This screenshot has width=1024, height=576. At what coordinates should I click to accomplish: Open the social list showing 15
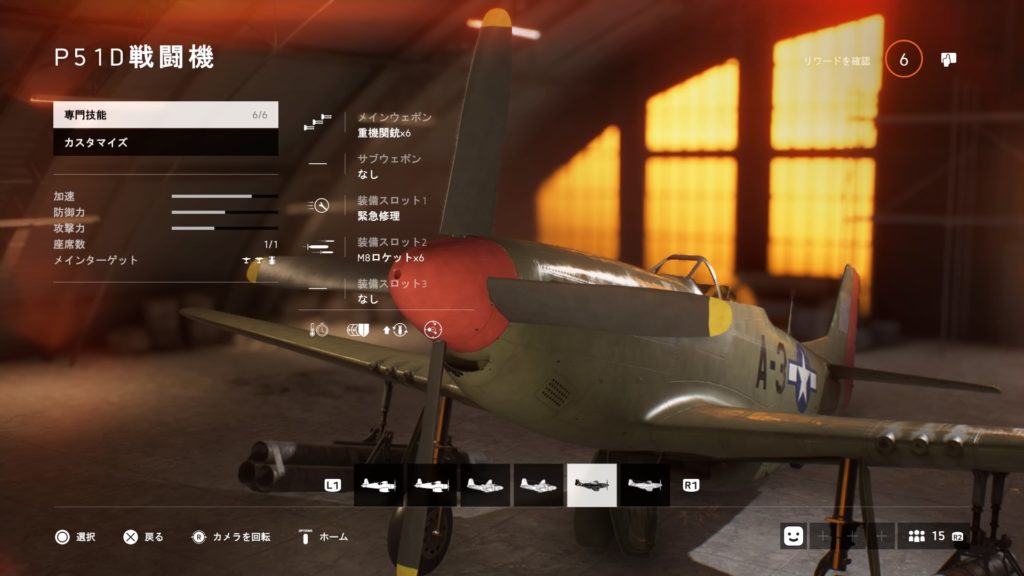tap(931, 536)
